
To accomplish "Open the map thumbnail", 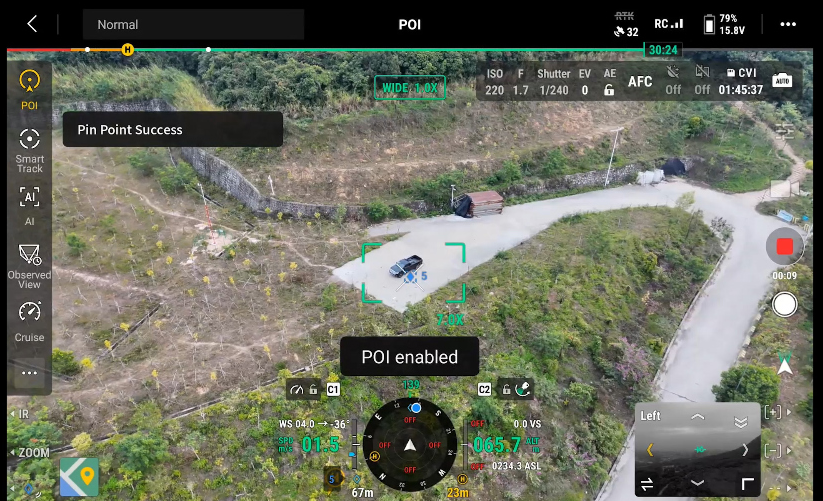I will pos(79,477).
